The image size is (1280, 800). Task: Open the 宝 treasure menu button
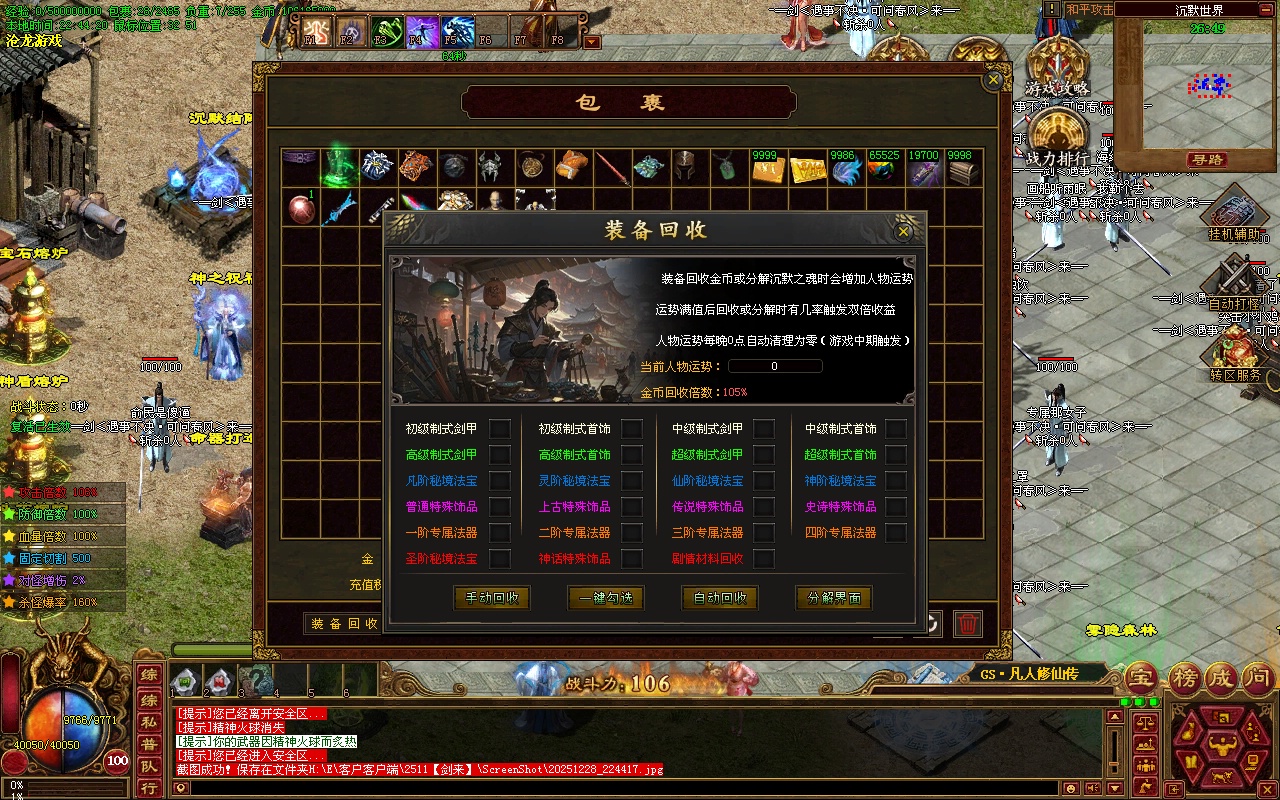(1140, 677)
